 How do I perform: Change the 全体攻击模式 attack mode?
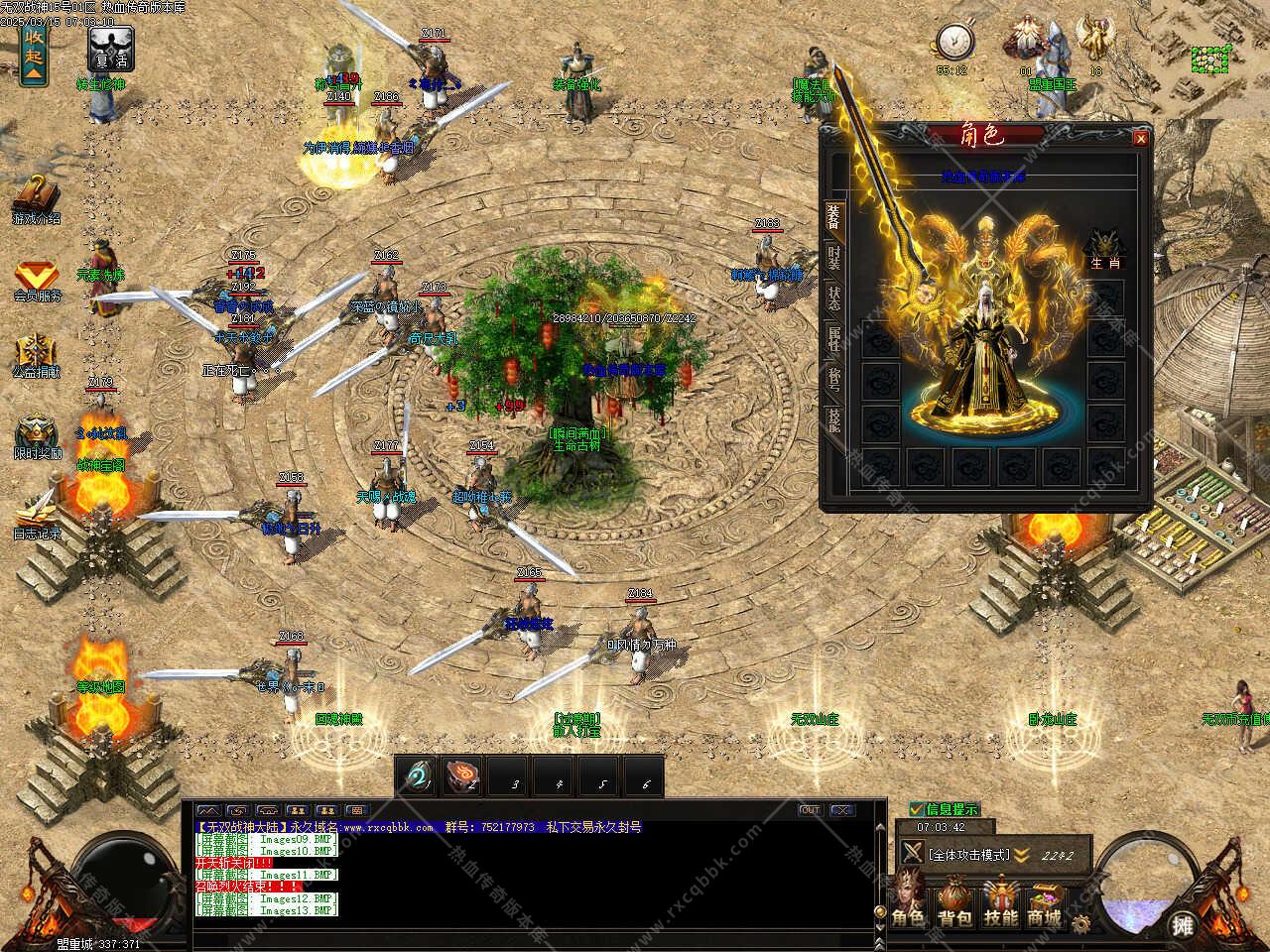(x=967, y=854)
